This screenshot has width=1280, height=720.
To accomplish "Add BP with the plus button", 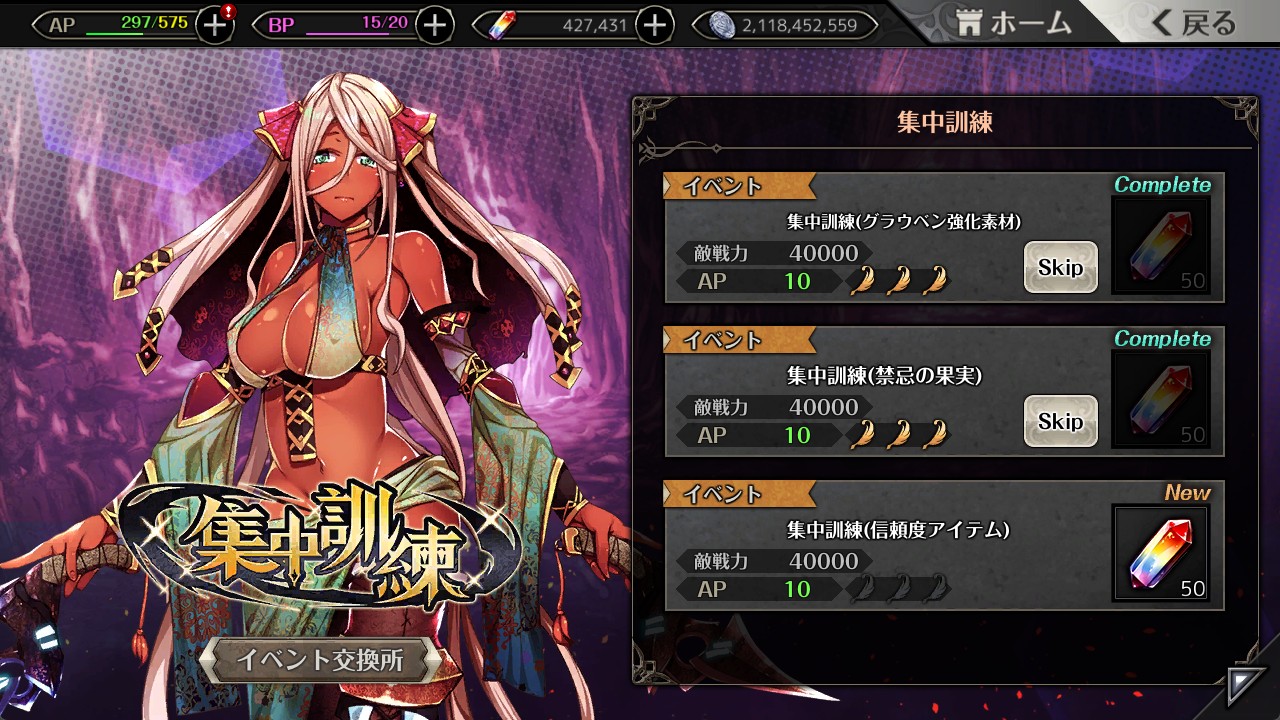I will pos(434,26).
